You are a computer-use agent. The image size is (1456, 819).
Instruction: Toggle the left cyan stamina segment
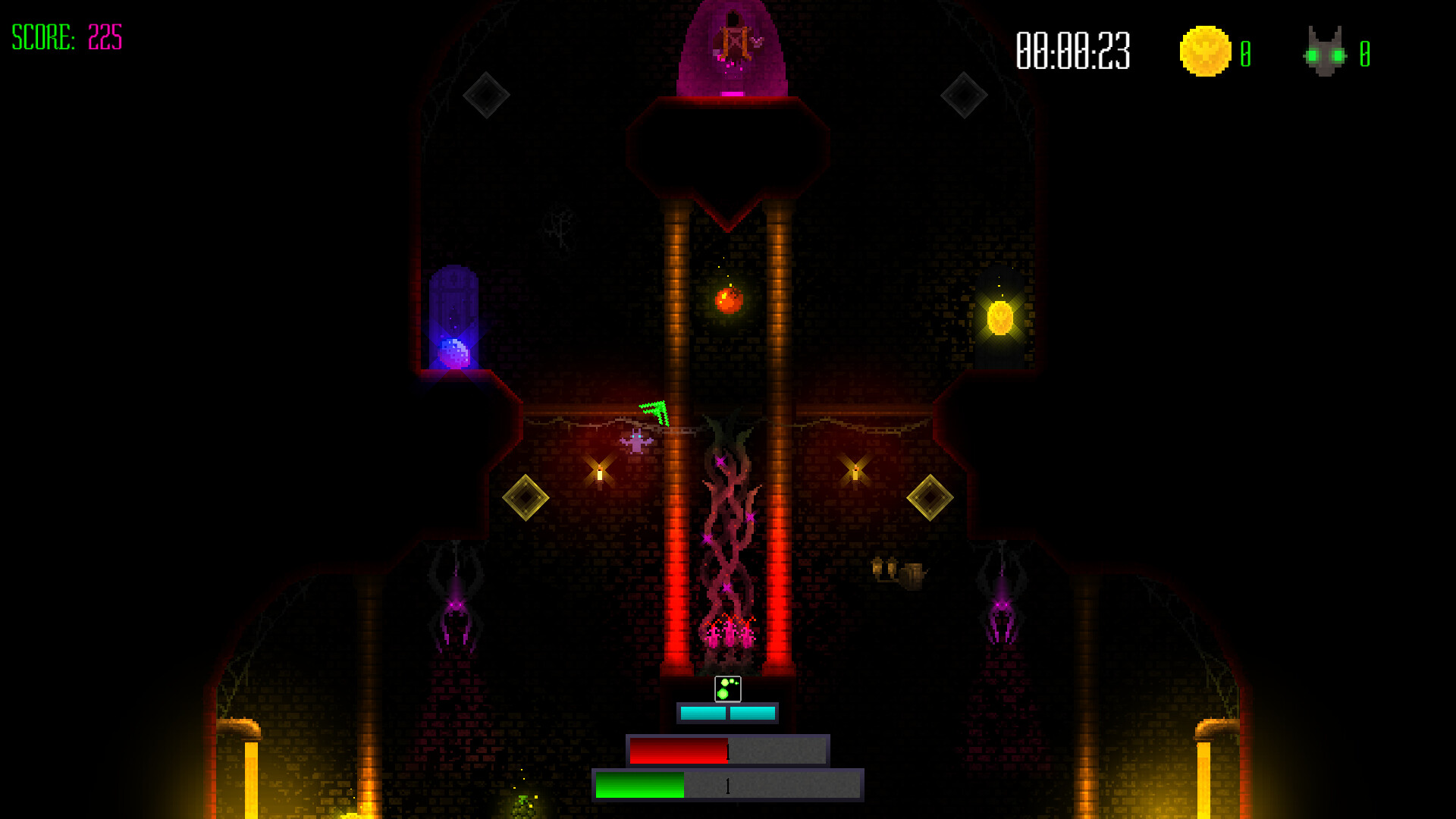(x=701, y=713)
